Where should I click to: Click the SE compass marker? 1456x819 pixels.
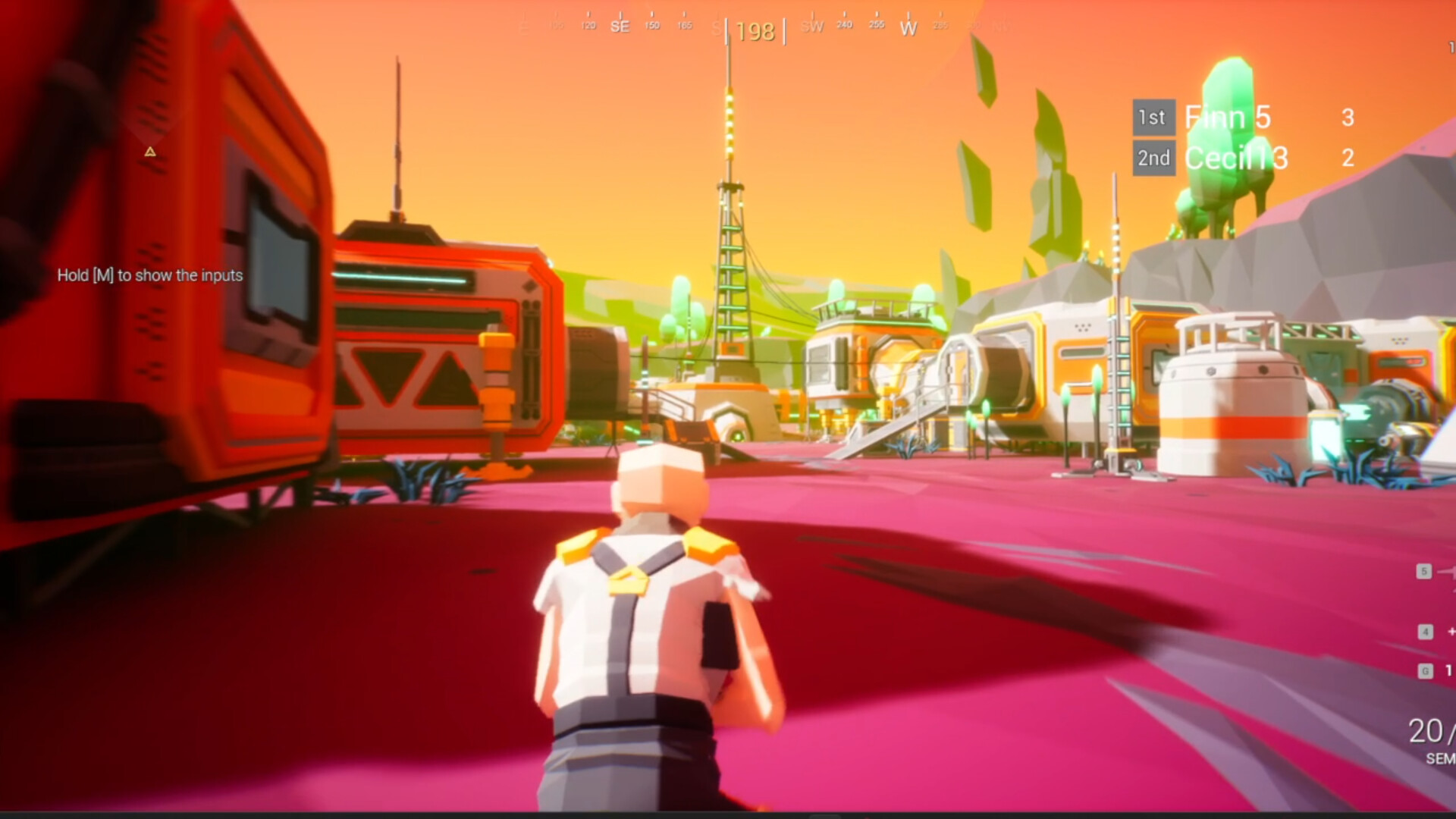coord(620,25)
